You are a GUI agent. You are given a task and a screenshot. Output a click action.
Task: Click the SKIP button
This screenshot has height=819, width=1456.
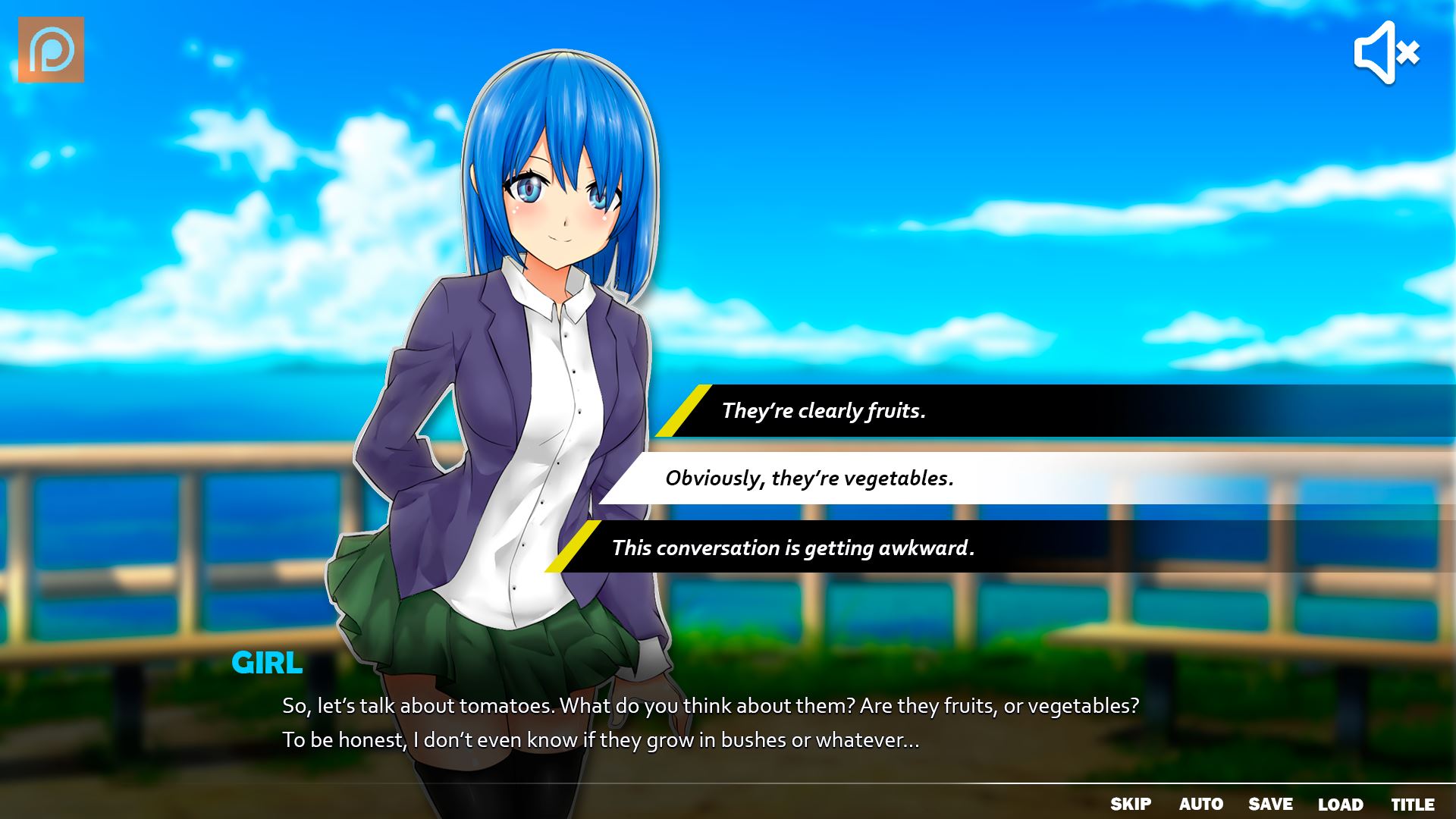[1131, 804]
